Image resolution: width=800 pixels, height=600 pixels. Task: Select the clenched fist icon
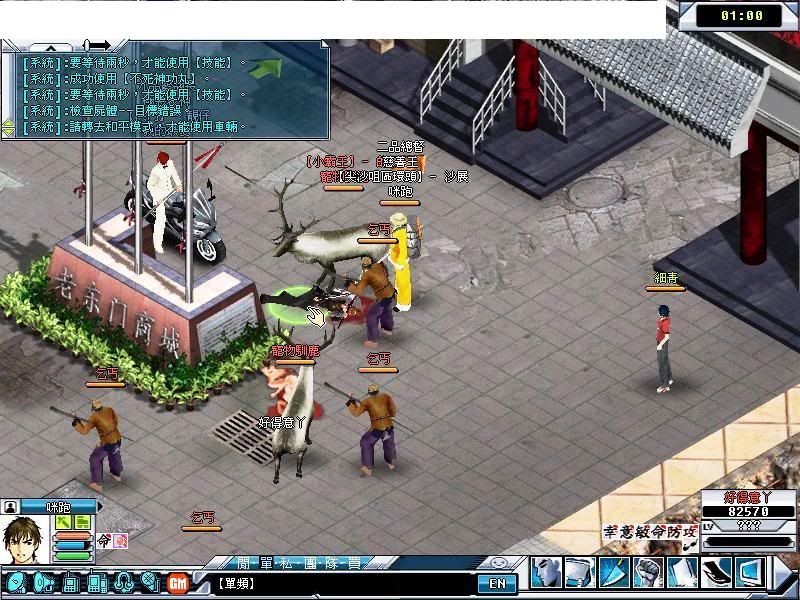point(648,573)
